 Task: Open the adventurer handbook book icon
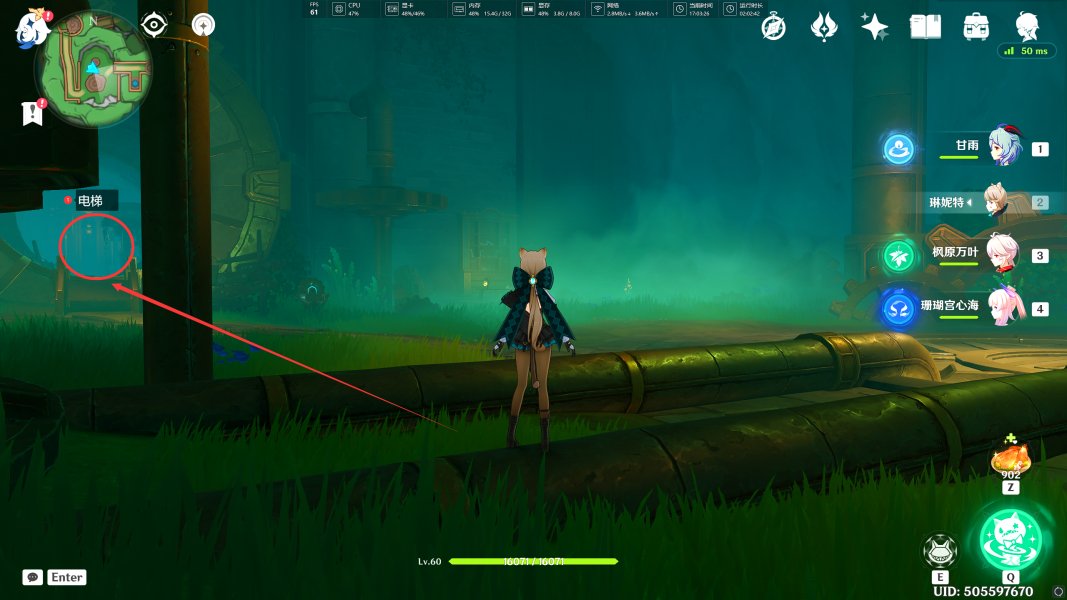tap(925, 27)
